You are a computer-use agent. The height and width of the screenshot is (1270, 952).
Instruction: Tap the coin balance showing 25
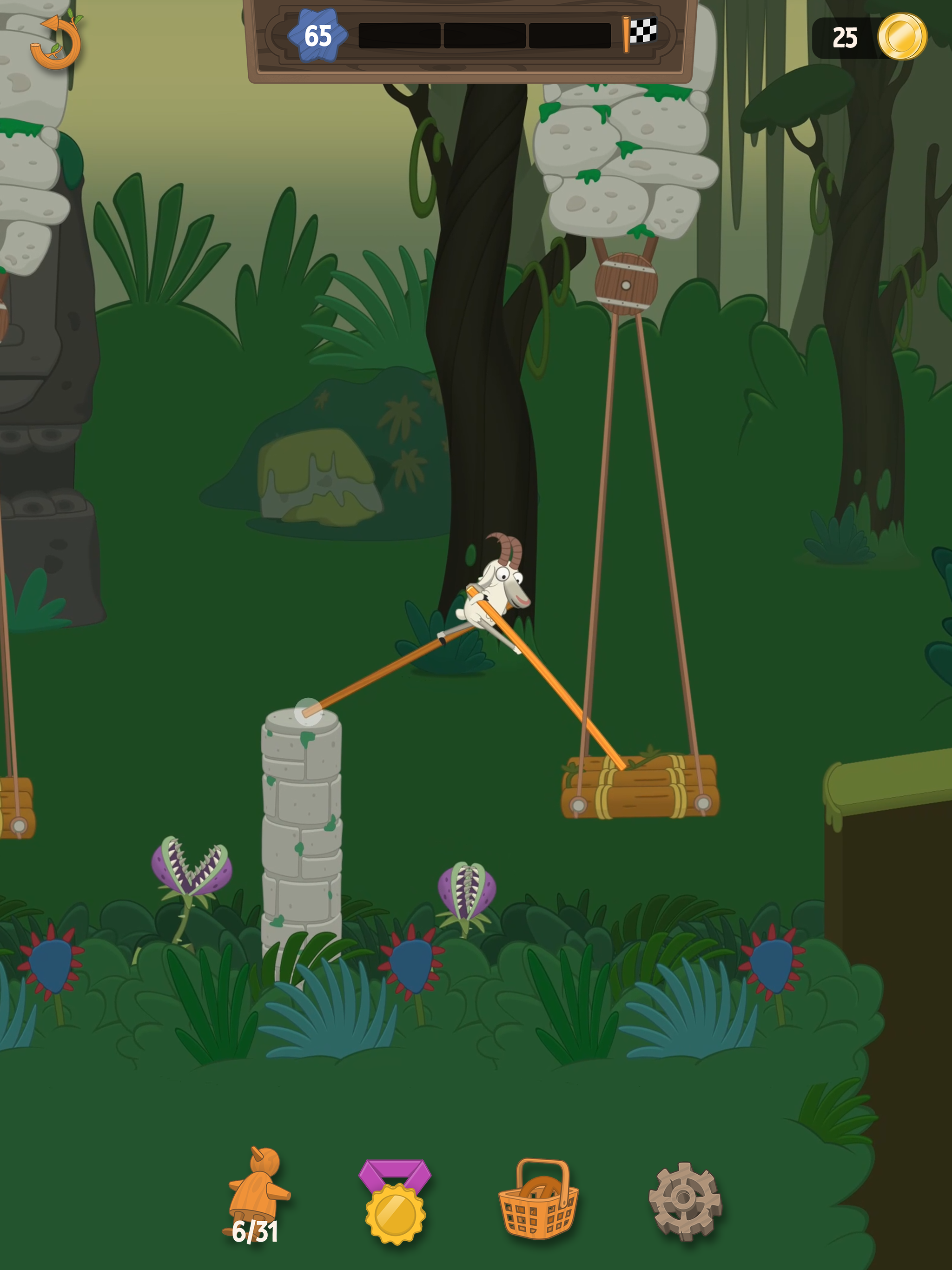click(x=845, y=37)
